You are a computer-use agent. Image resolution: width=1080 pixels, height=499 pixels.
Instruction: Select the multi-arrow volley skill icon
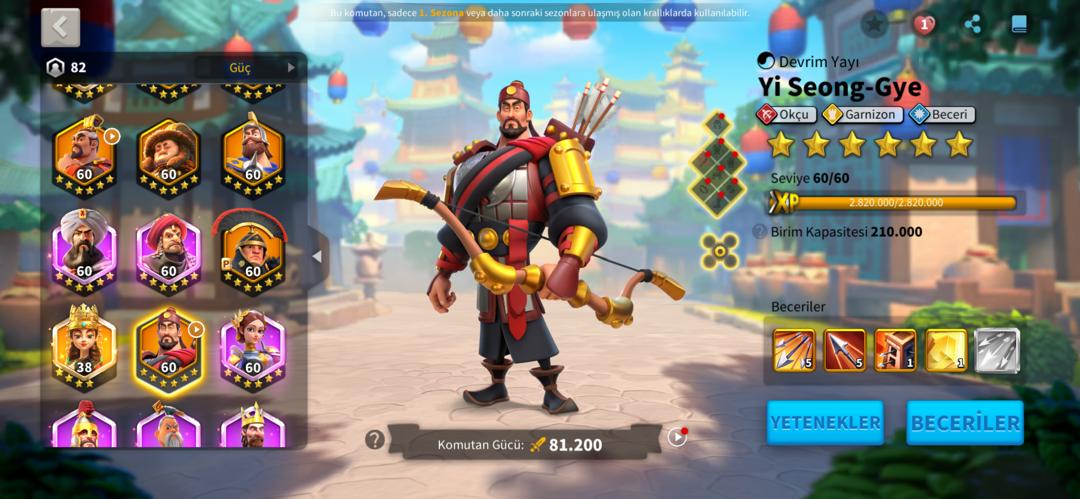(793, 350)
